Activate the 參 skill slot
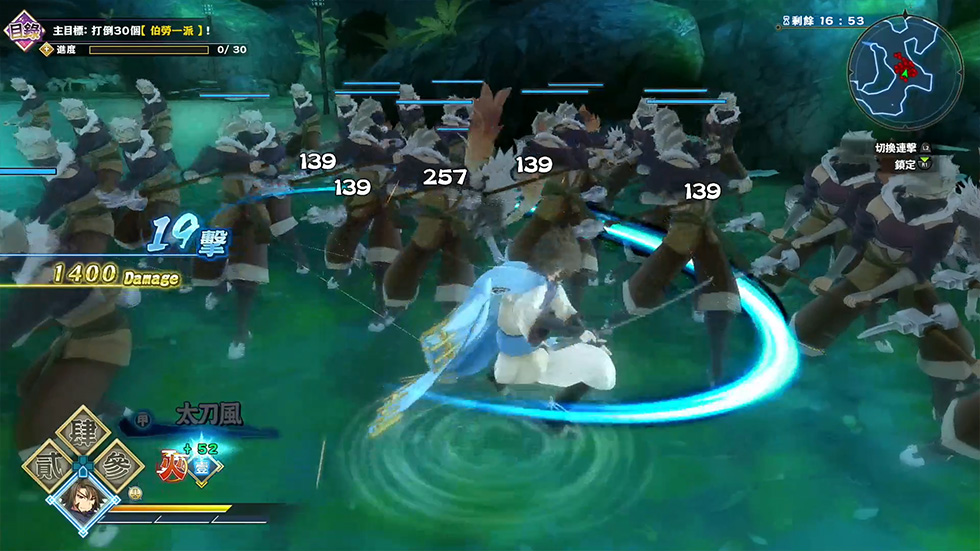This screenshot has width=980, height=551. click(118, 466)
